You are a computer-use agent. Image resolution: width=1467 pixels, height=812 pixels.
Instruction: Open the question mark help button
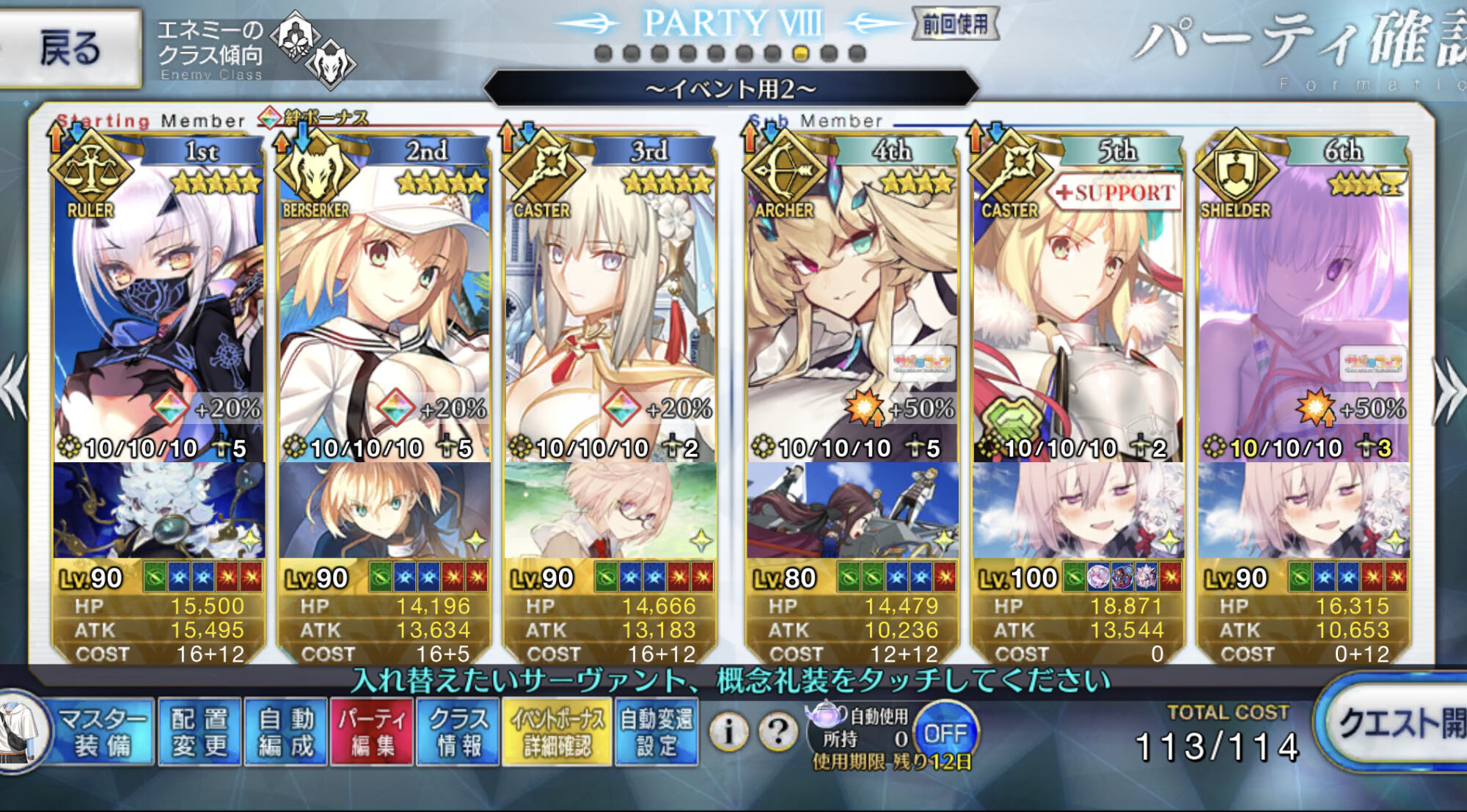coord(778,731)
